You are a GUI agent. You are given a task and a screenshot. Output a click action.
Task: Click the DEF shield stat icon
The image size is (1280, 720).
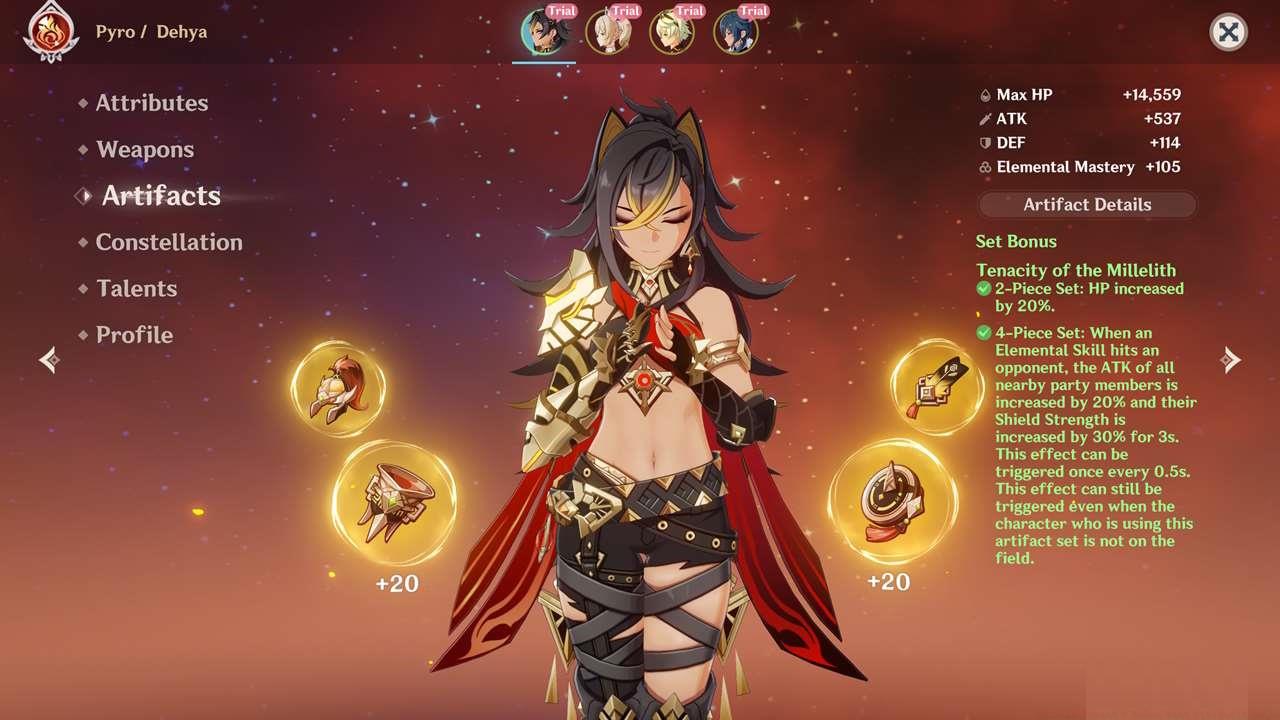985,142
